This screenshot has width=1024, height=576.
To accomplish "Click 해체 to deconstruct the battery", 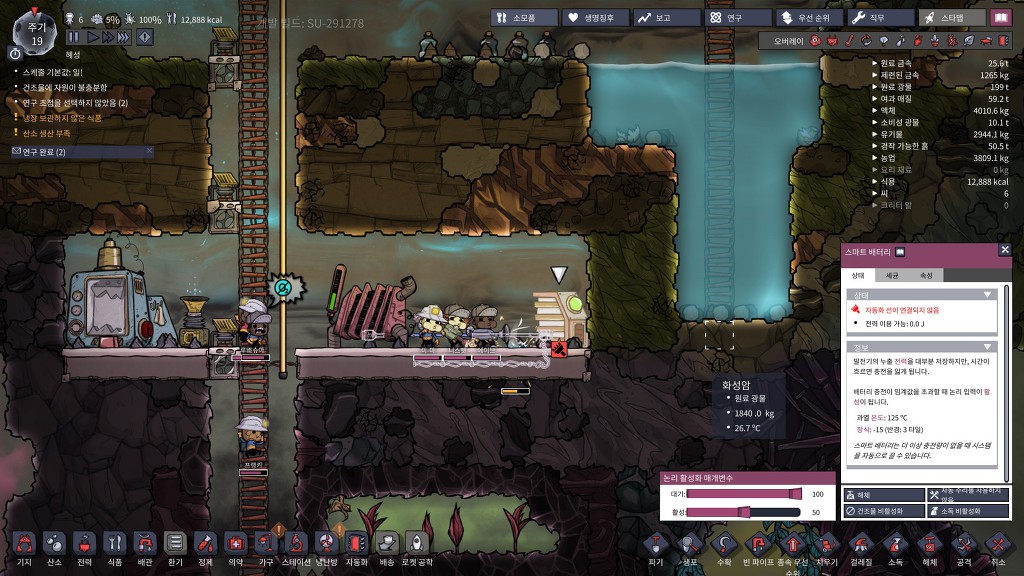I will 884,495.
